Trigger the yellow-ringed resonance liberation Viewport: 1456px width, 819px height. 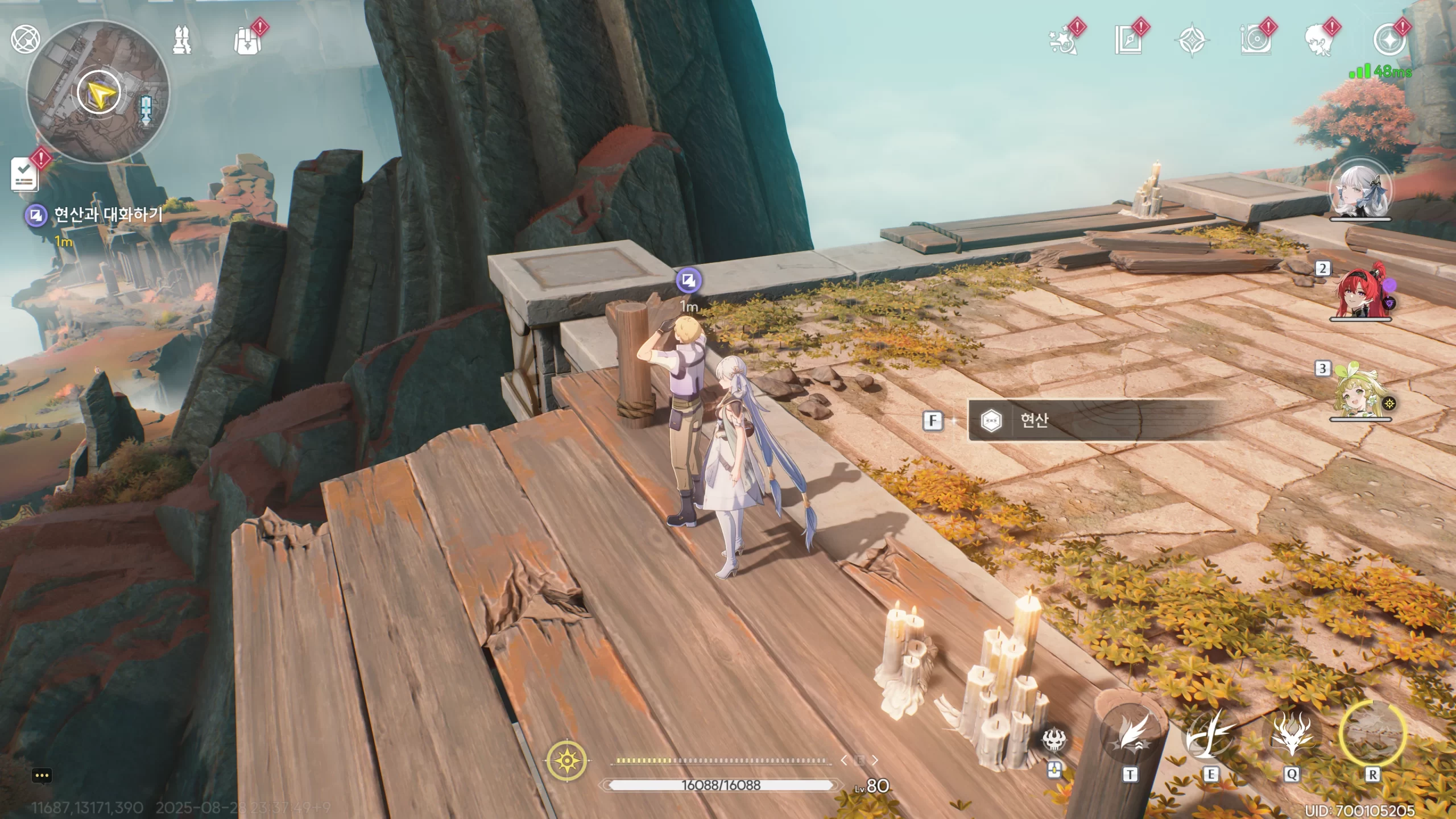[x=1372, y=734]
